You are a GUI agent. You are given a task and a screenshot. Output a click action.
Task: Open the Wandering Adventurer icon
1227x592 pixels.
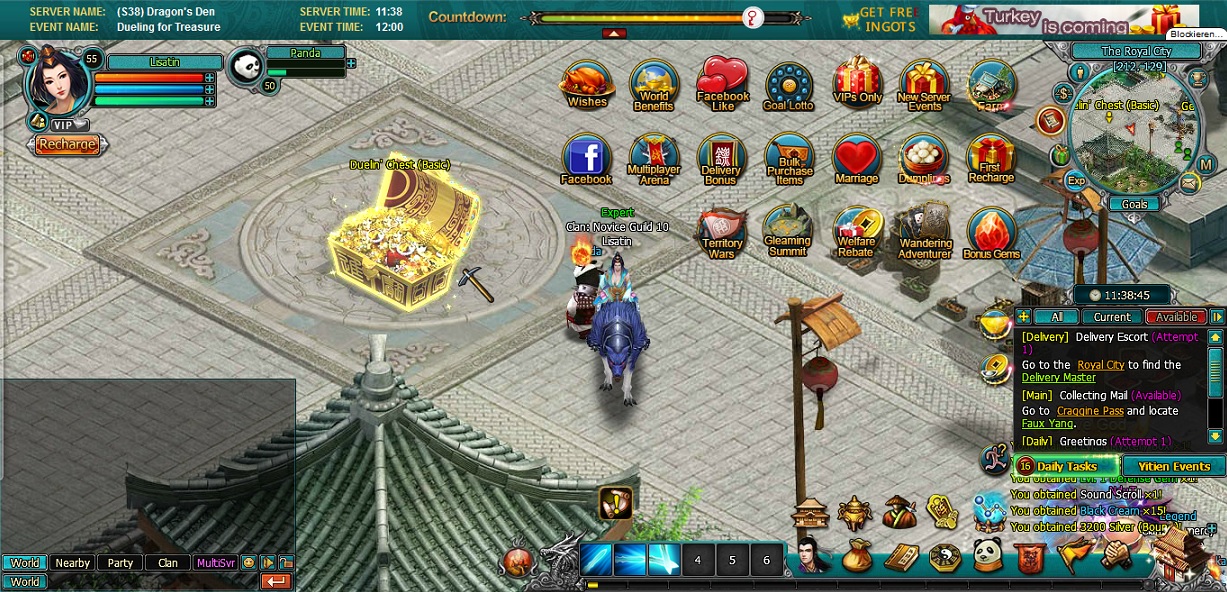pos(925,233)
